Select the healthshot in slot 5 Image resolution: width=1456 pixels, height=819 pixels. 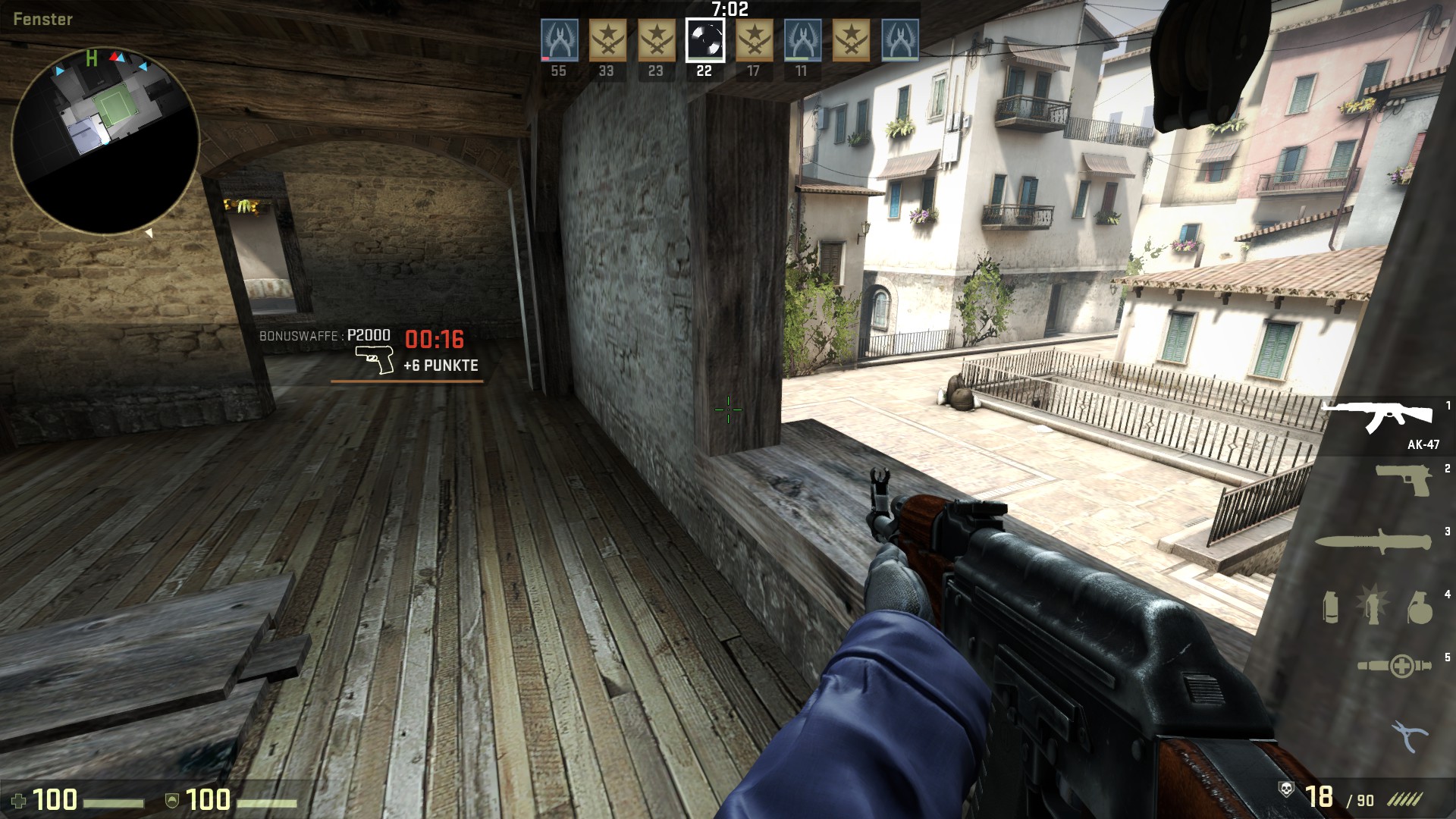pyautogui.click(x=1394, y=666)
